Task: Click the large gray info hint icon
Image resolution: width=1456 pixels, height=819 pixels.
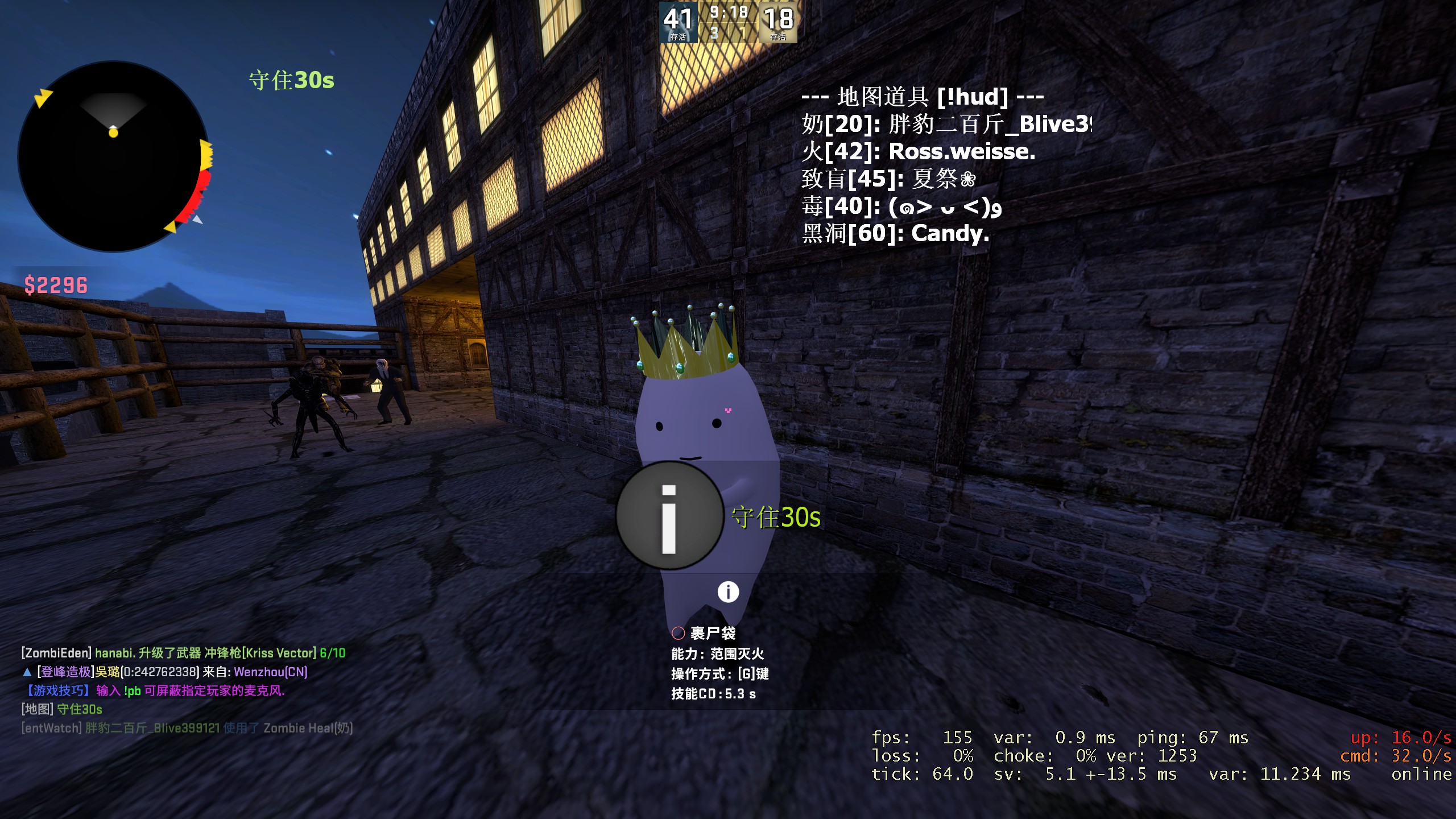Action: 669,516
